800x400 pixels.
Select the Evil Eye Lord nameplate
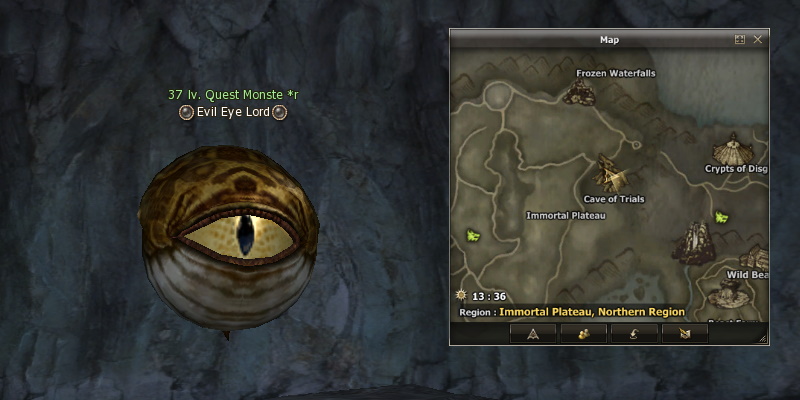coord(233,112)
